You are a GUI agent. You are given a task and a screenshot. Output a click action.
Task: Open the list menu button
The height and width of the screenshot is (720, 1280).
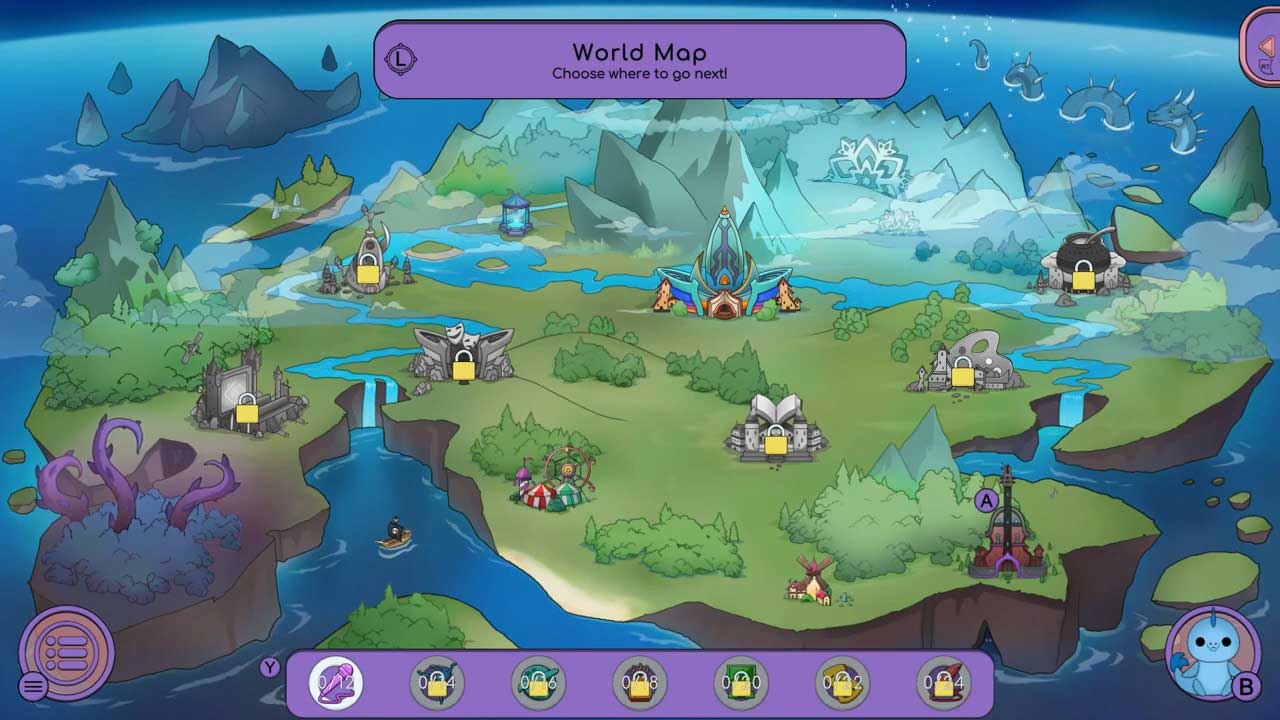point(67,653)
